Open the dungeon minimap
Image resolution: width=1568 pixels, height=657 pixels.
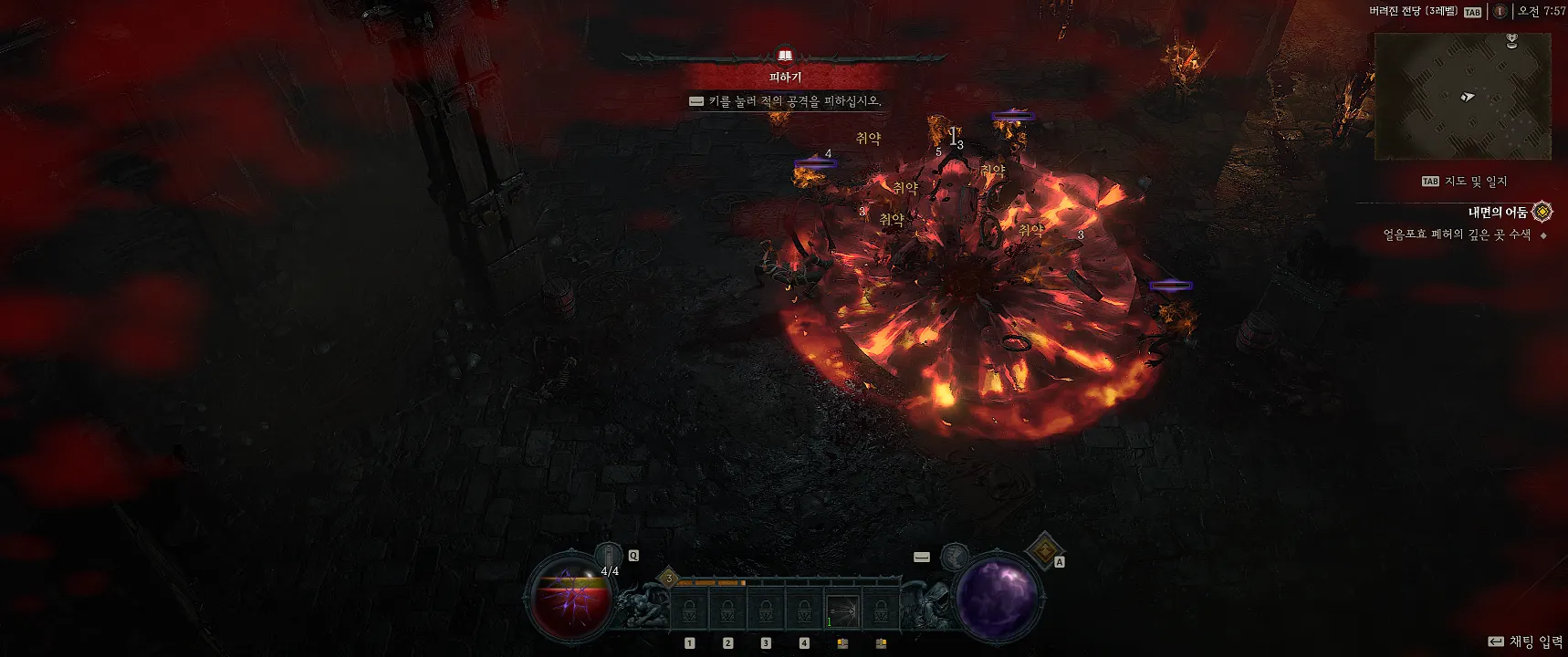click(x=1462, y=96)
